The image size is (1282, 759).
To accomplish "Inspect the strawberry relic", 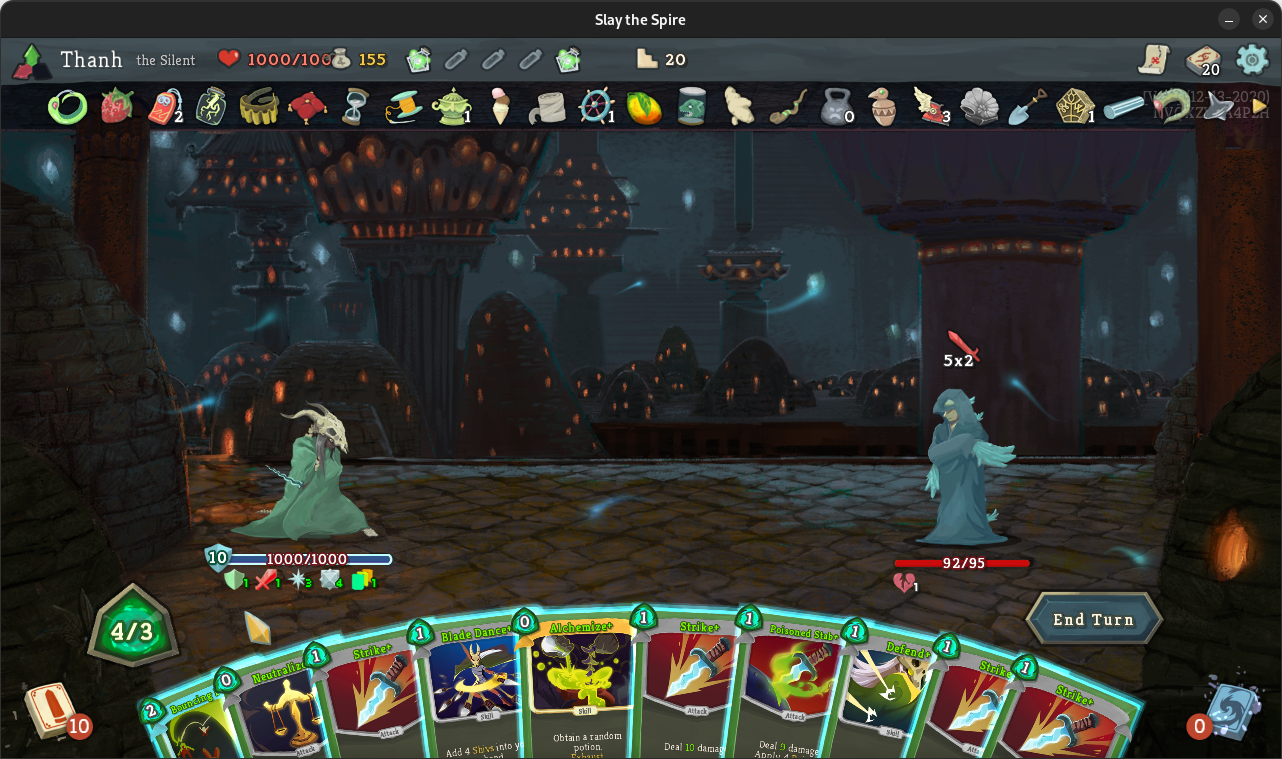I will point(117,106).
